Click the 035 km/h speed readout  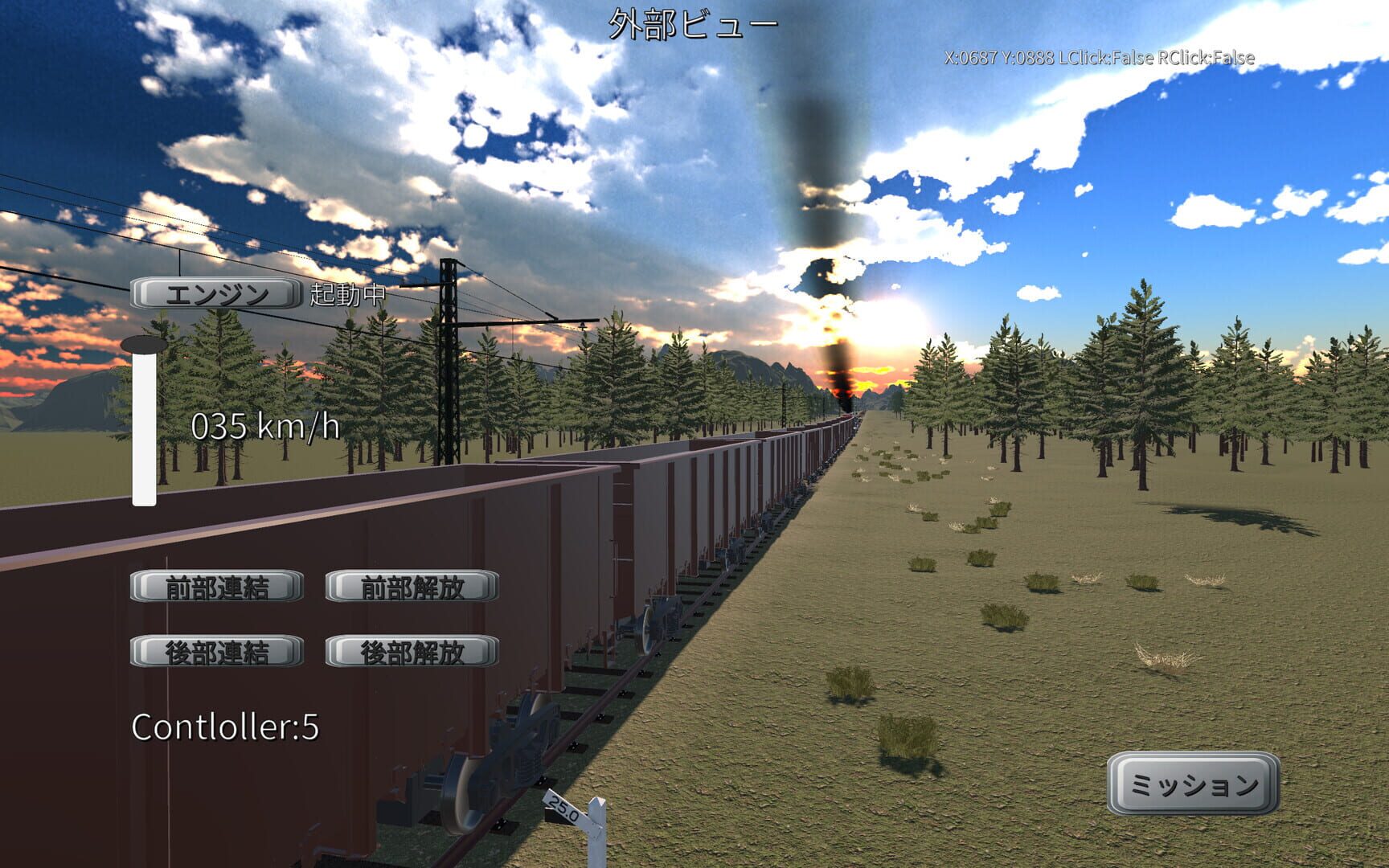pos(266,428)
